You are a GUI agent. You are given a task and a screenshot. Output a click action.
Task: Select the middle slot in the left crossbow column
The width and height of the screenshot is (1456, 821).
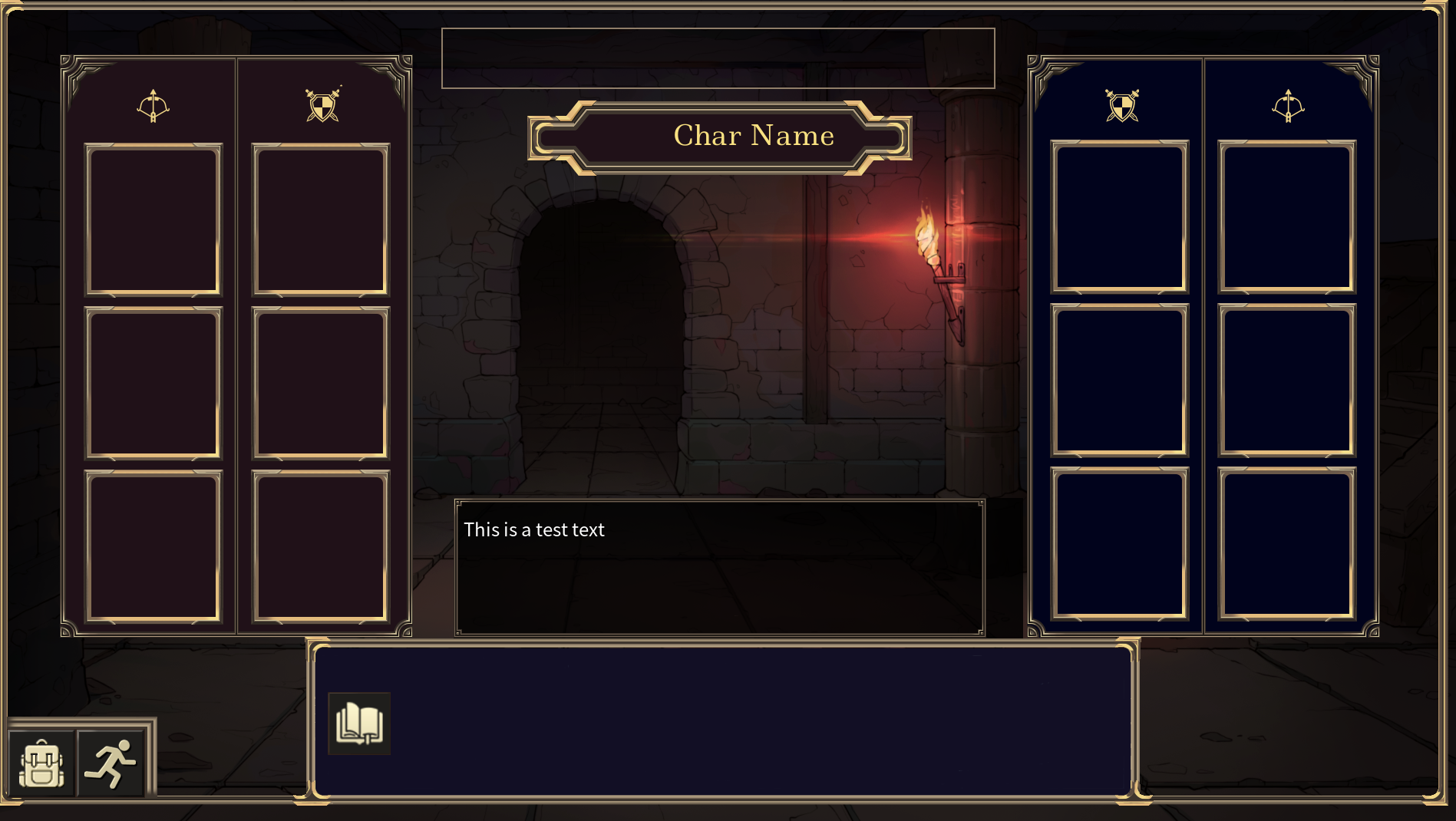tap(152, 384)
